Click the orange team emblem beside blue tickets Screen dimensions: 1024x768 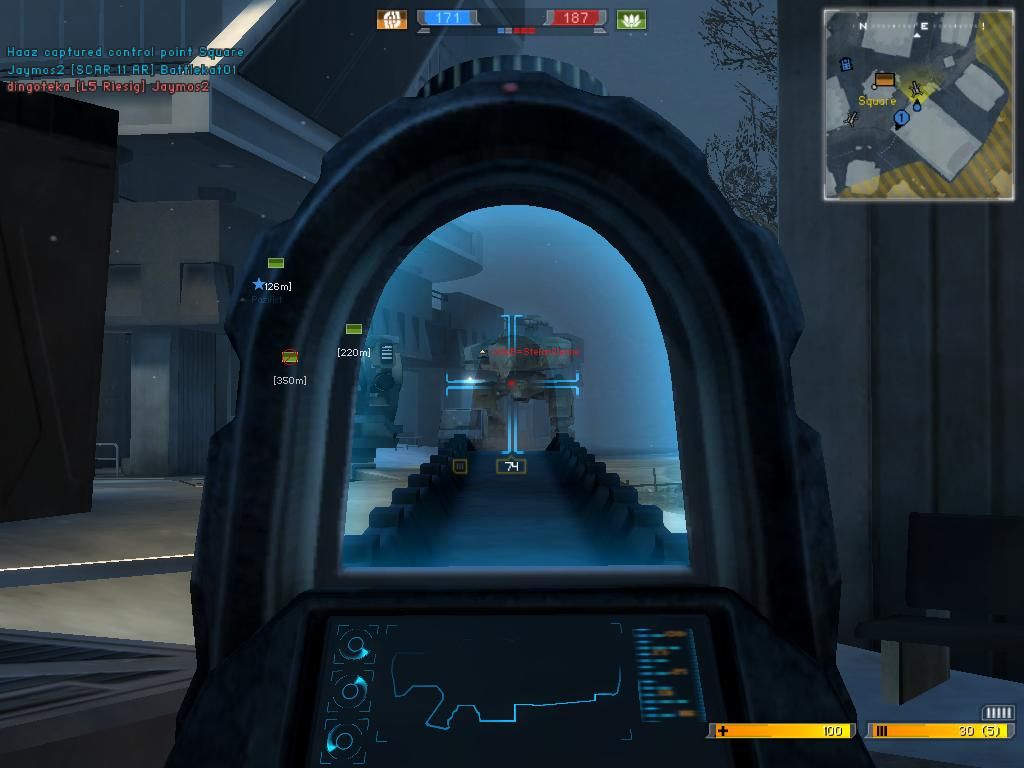click(392, 19)
